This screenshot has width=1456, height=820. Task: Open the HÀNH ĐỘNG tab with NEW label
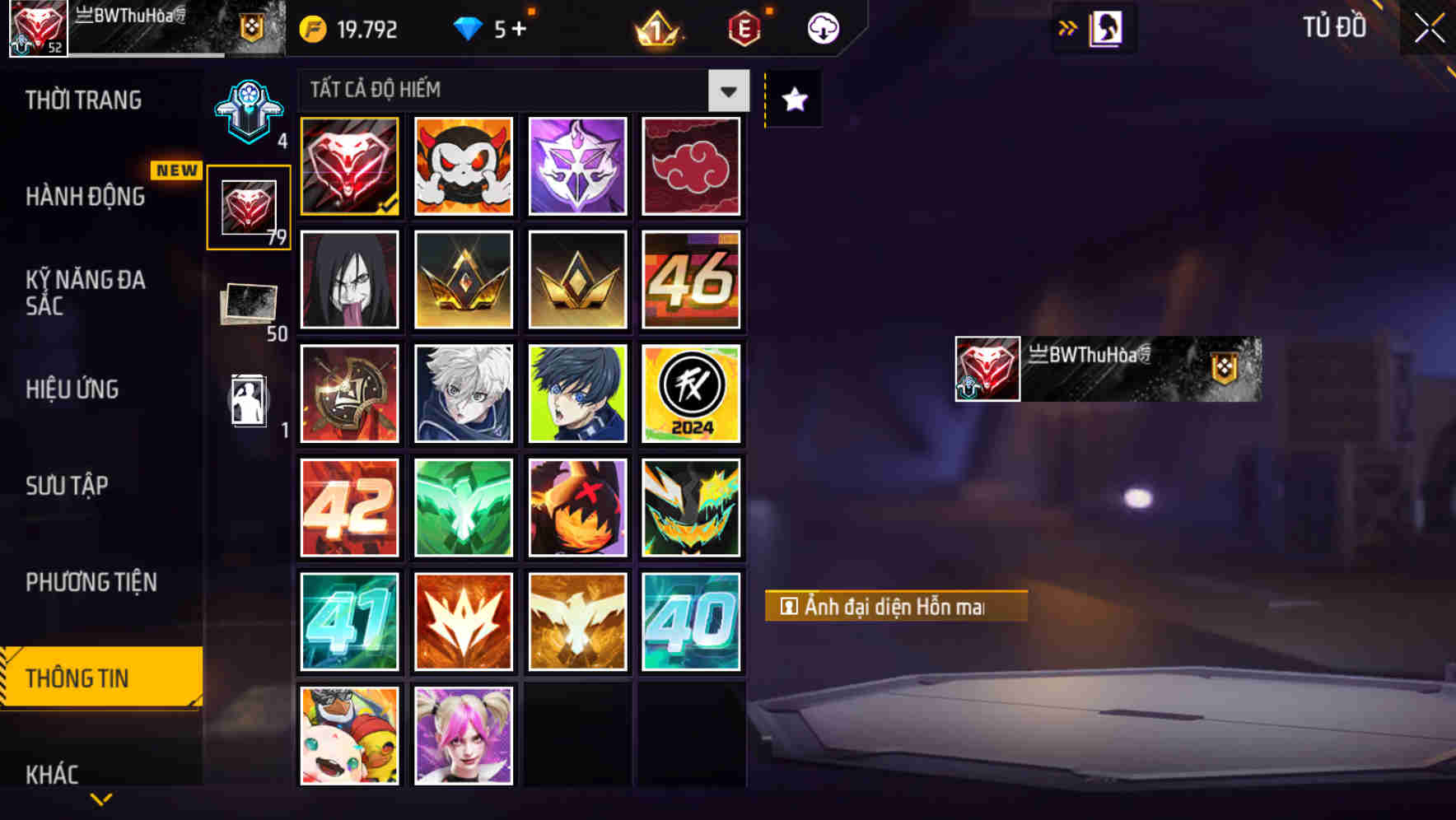pos(83,197)
